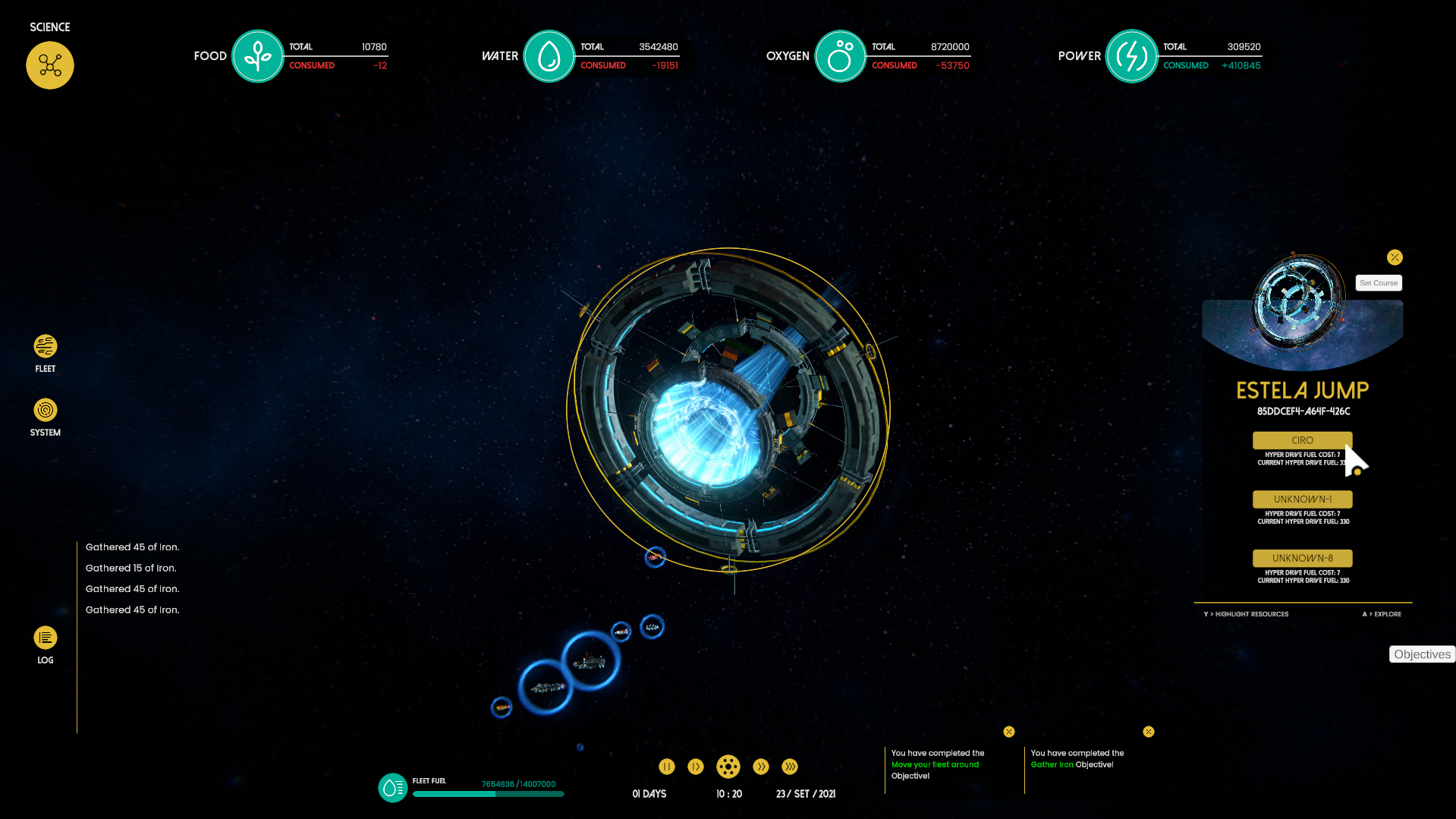Dismiss the fleet movement objective notification

pyautogui.click(x=1009, y=732)
